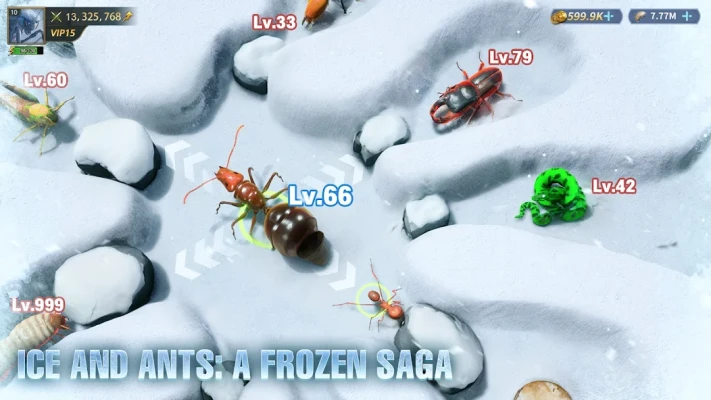Add more gold with the 599.9K plus button
This screenshot has width=711, height=400.
(610, 16)
